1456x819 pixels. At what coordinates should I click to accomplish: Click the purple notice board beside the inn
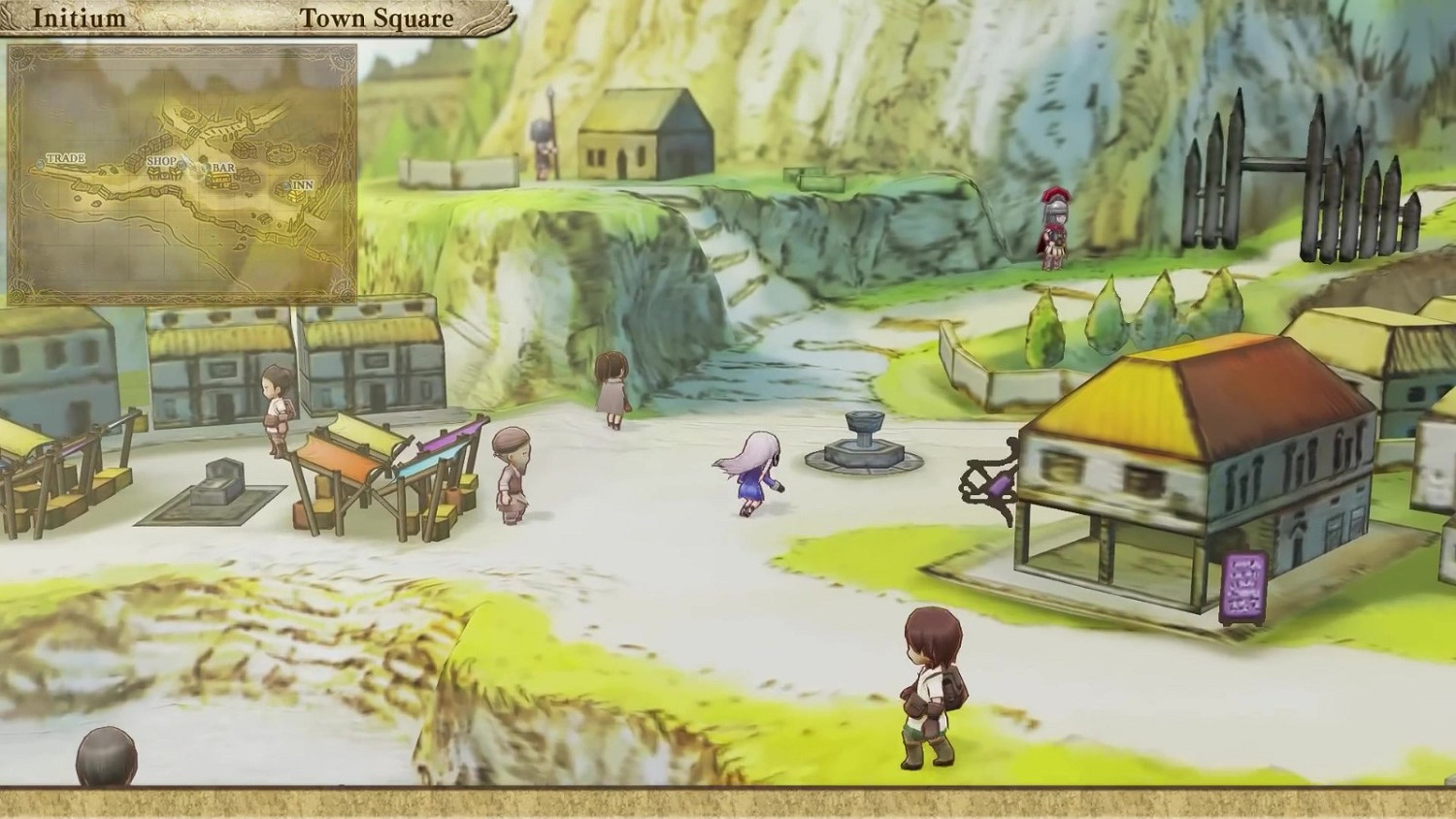pos(1246,582)
